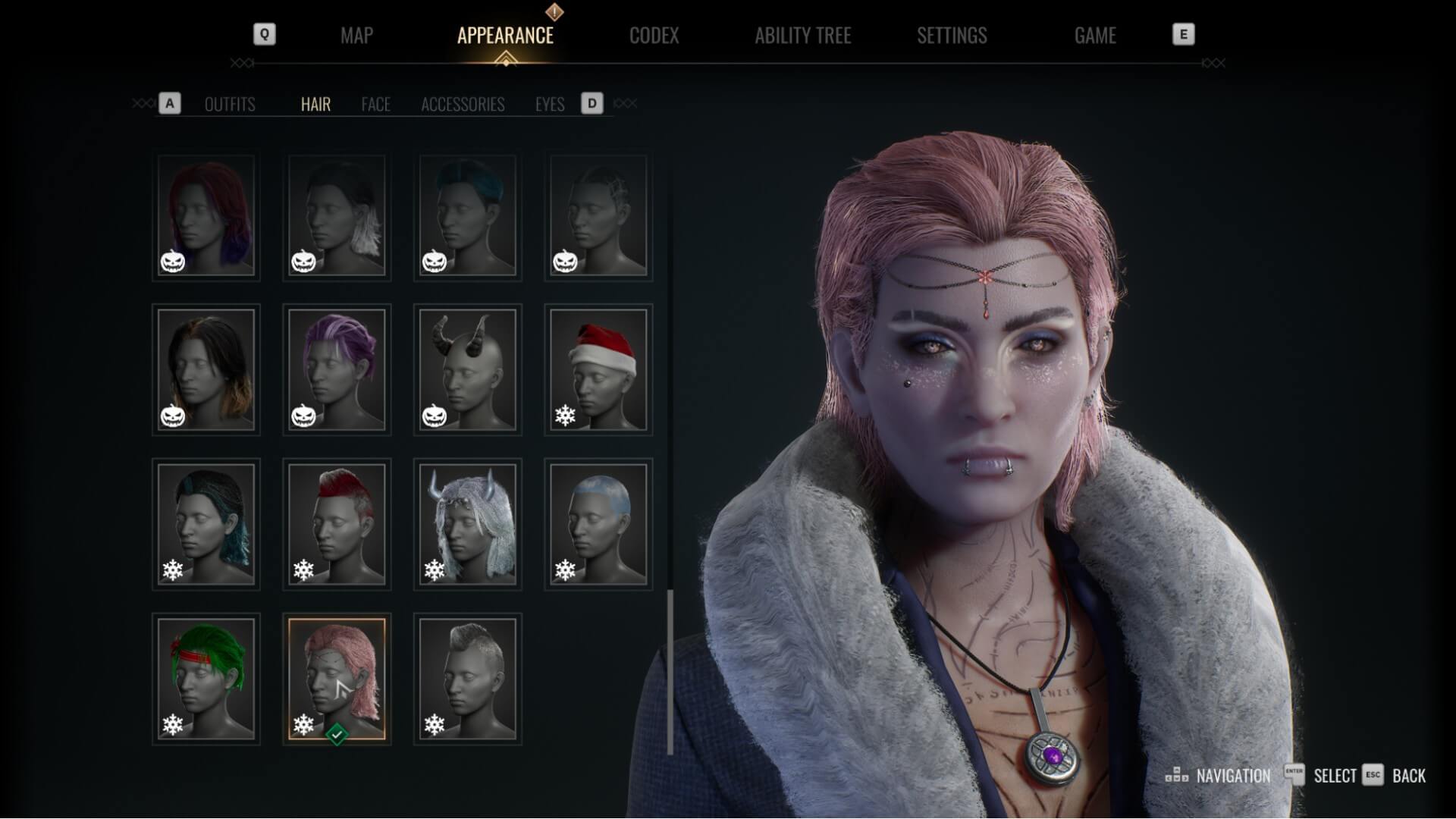The image size is (1456, 819).
Task: Click the D key icon beside Eyes
Action: (x=591, y=104)
